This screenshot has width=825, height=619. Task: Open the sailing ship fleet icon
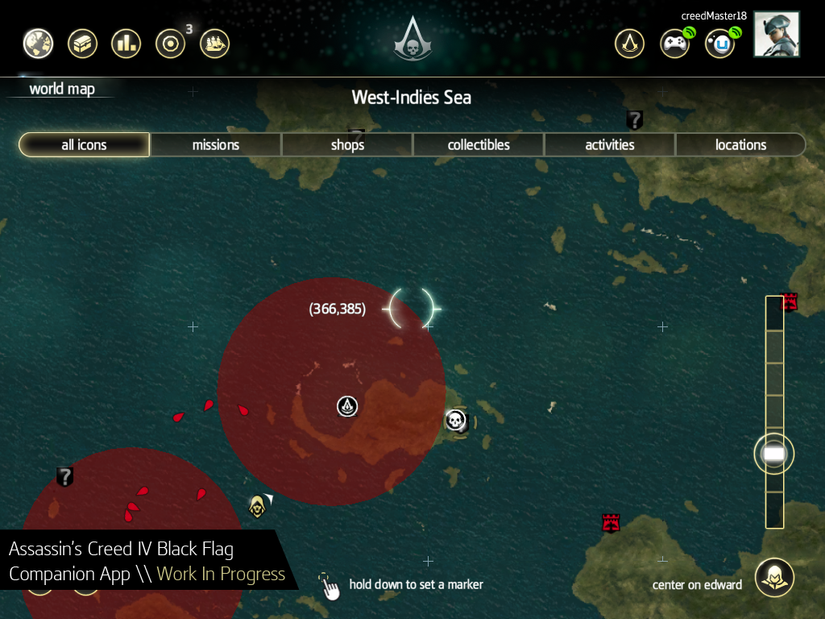click(x=215, y=43)
